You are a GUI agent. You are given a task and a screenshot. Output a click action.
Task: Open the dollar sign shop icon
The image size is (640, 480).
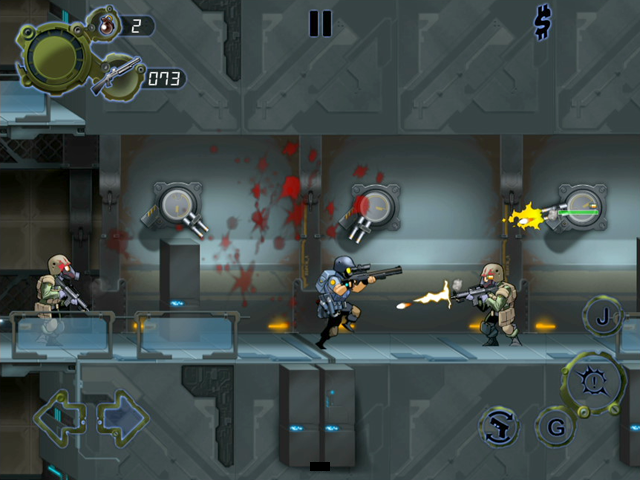[x=542, y=23]
